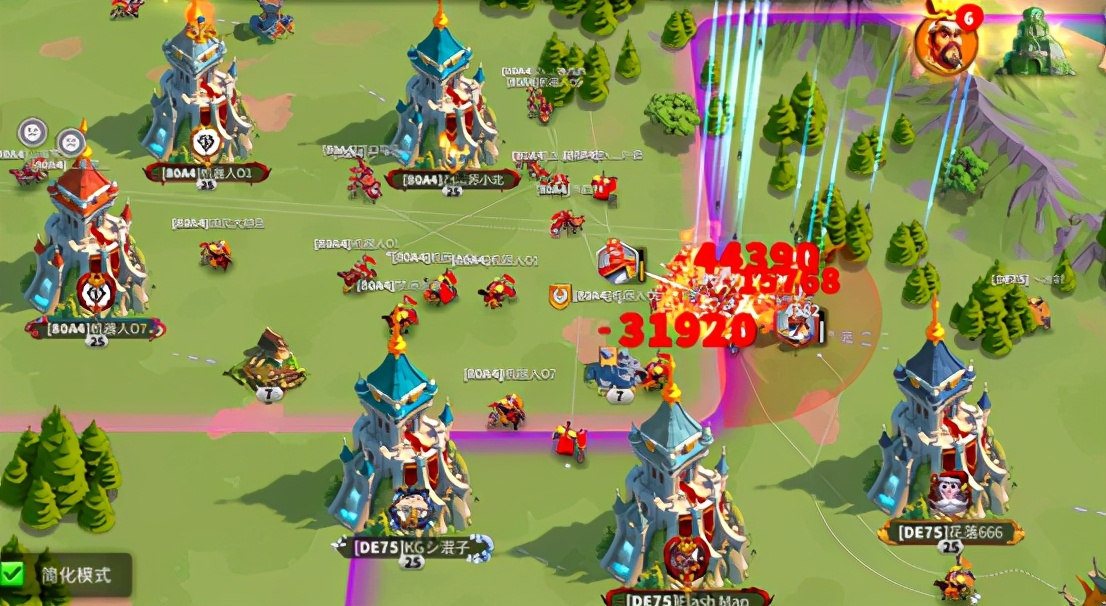Open the commander portrait with the 6 badge

click(x=943, y=43)
